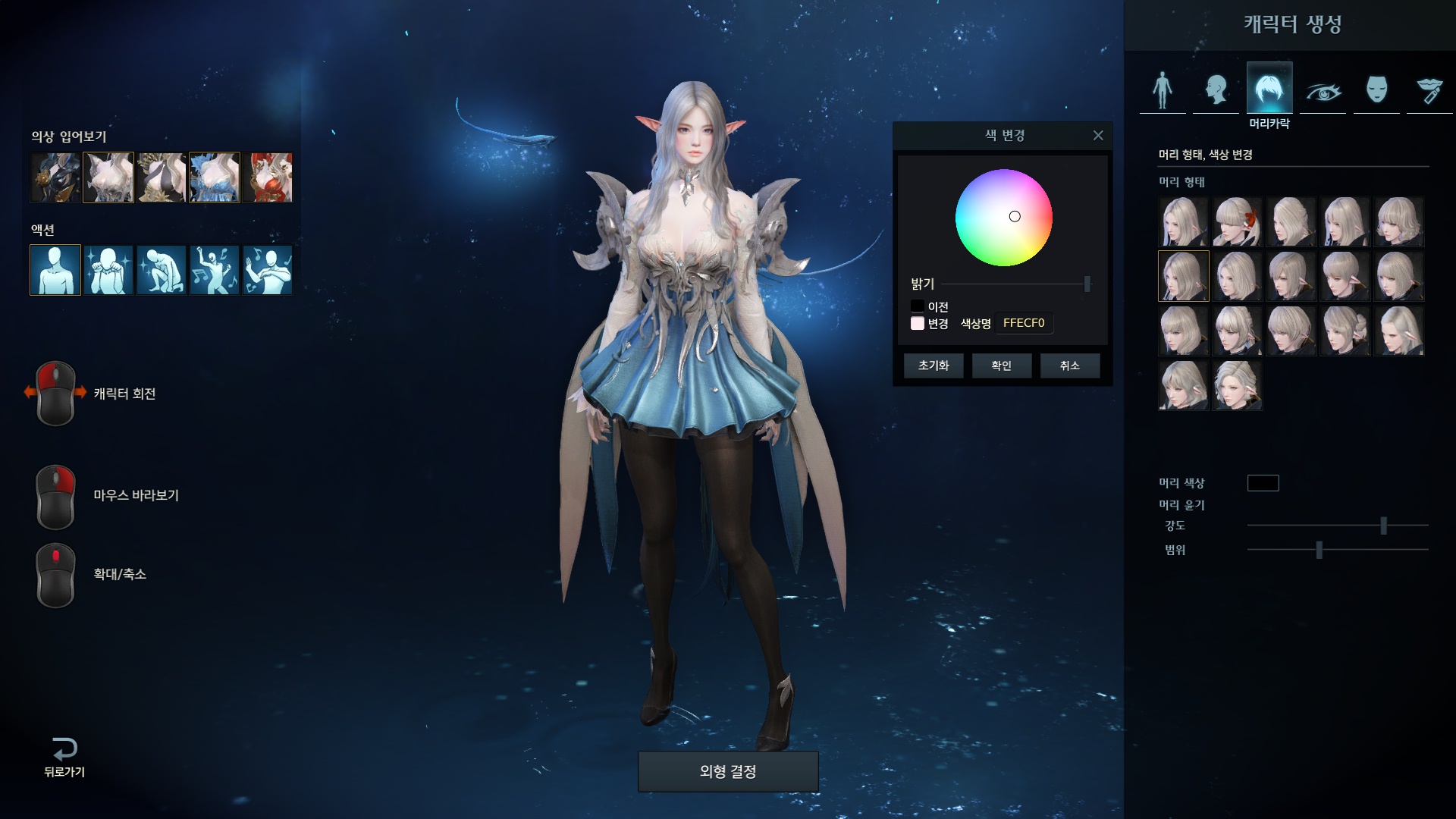Open the lips makeup tab
Screen dimensions: 1456x819
1429,91
